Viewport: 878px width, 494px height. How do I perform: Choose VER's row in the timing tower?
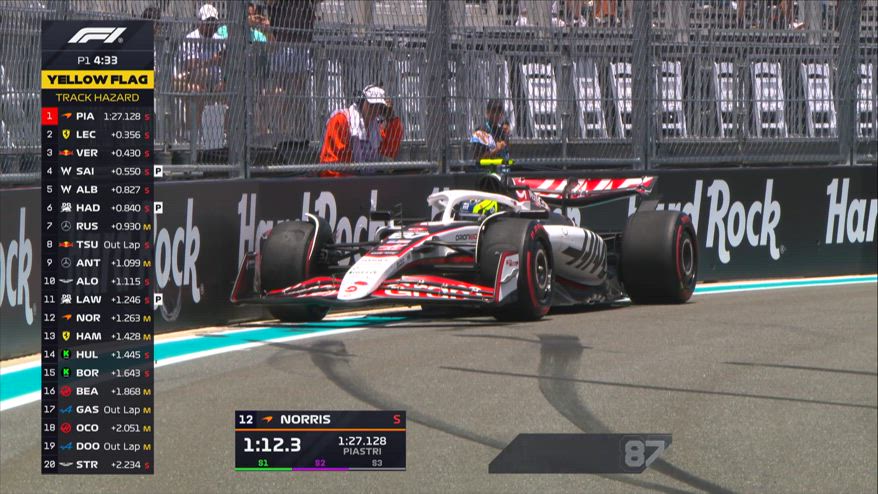pyautogui.click(x=97, y=153)
